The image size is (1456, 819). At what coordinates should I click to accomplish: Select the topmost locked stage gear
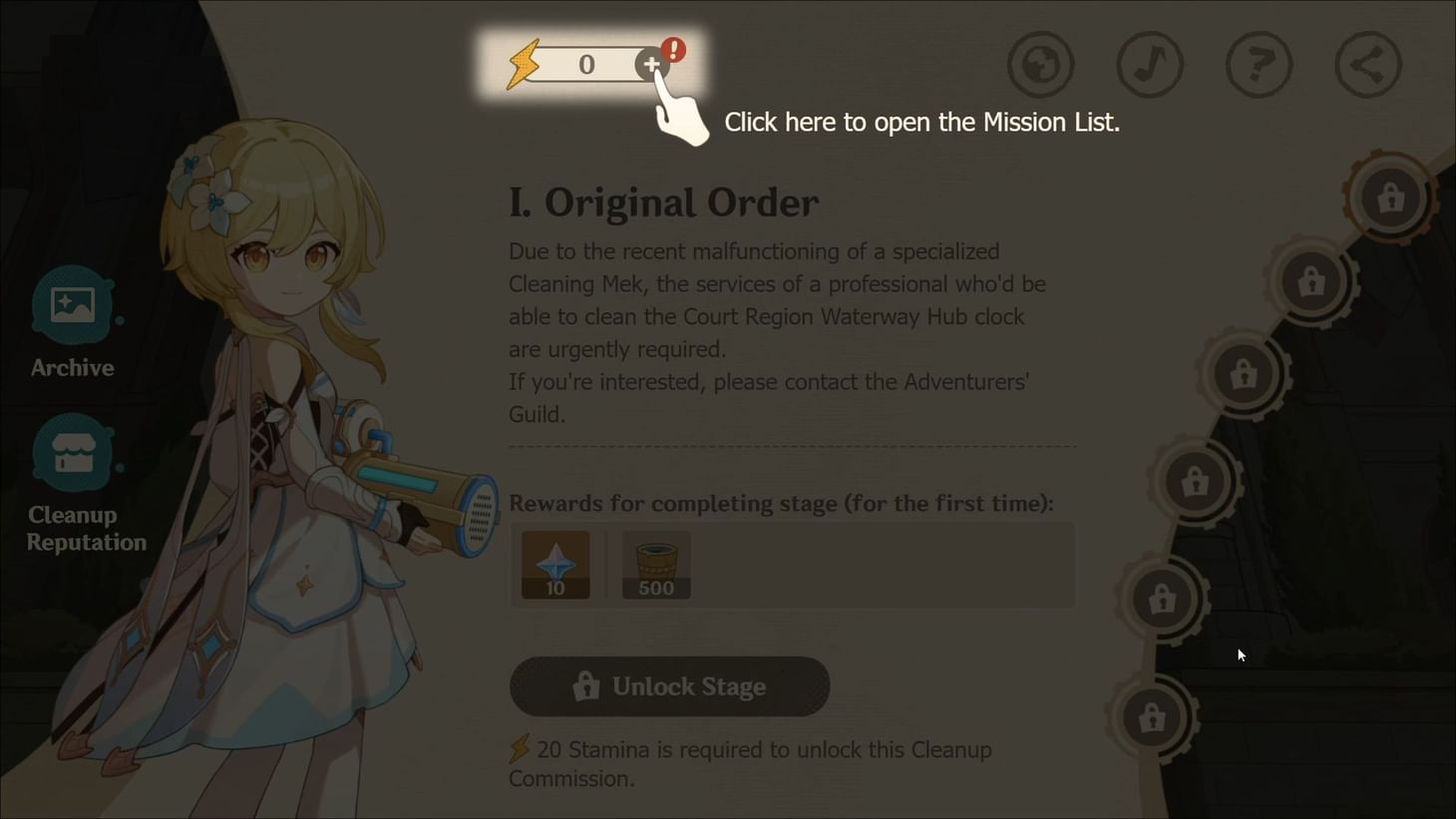1391,197
